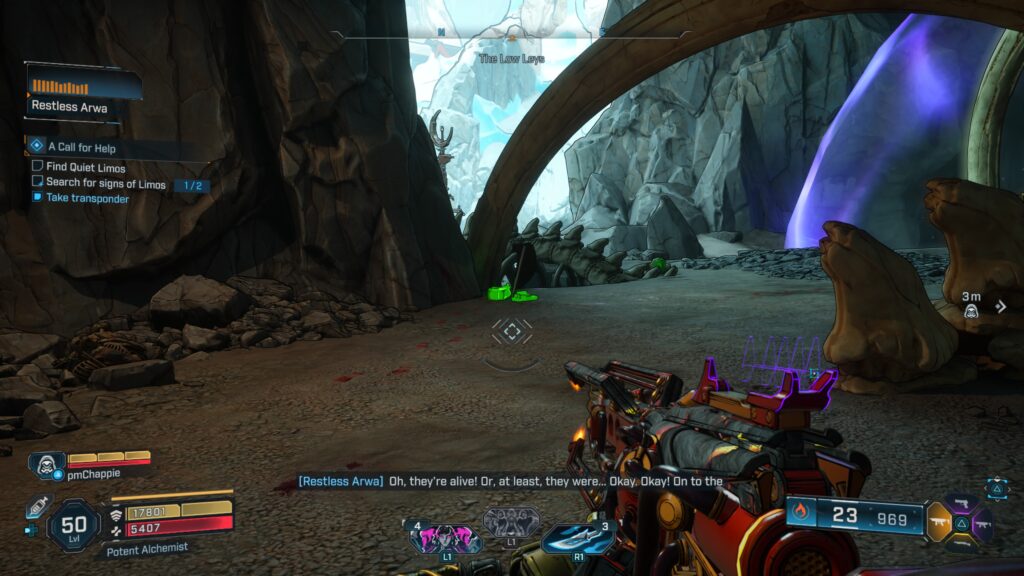Click the hooded waypoint marker showing 3m
Screen dimensions: 1024x576
pos(971,311)
